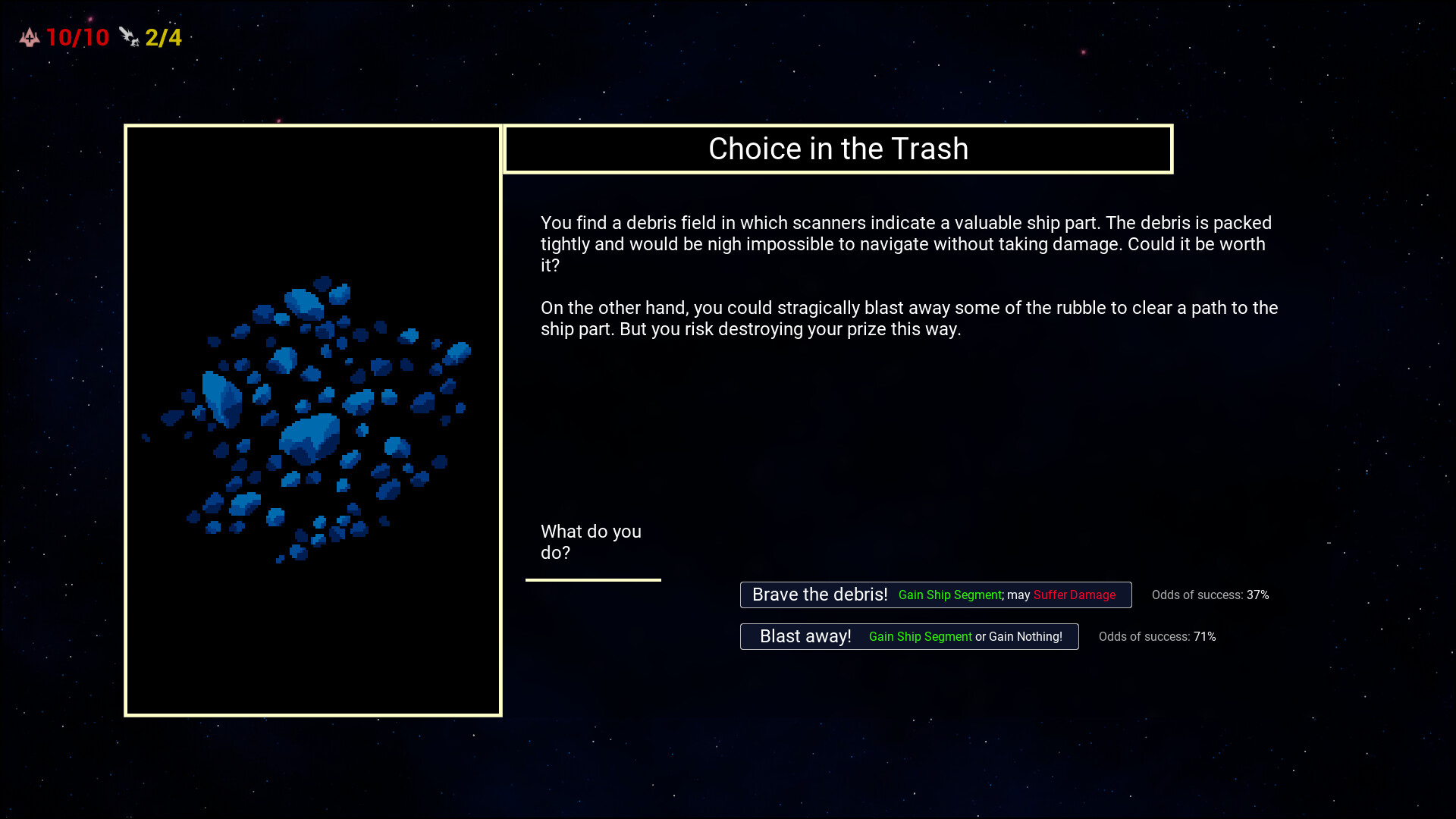Click the underline beneath the prompt text
Viewport: 1456px width, 819px height.
click(x=594, y=579)
